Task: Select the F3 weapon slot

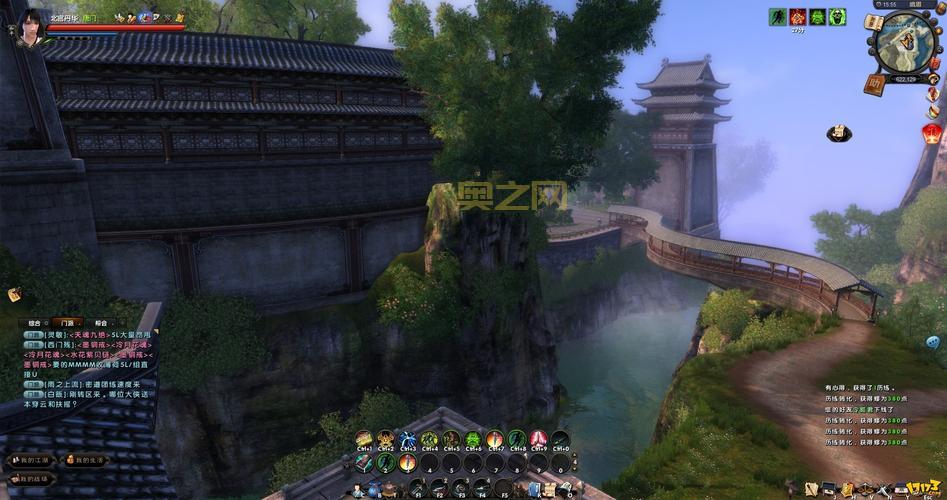Action: (463, 487)
